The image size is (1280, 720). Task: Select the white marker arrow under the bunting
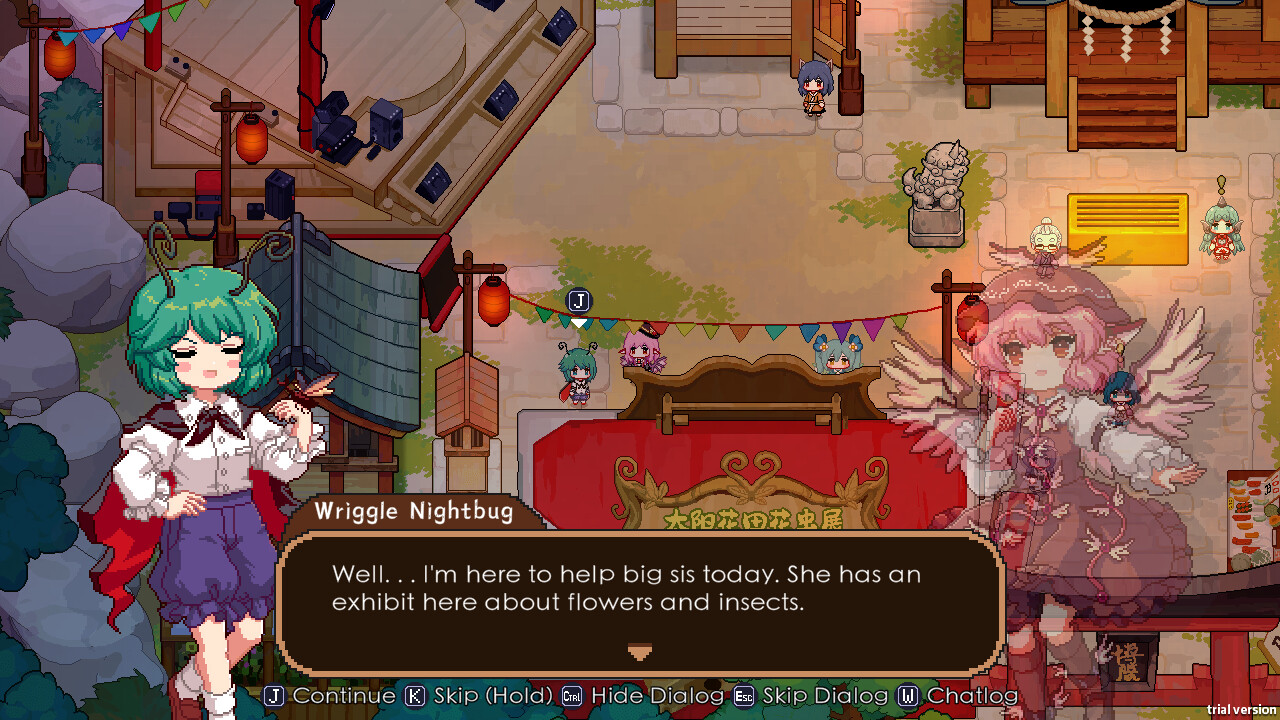click(577, 322)
